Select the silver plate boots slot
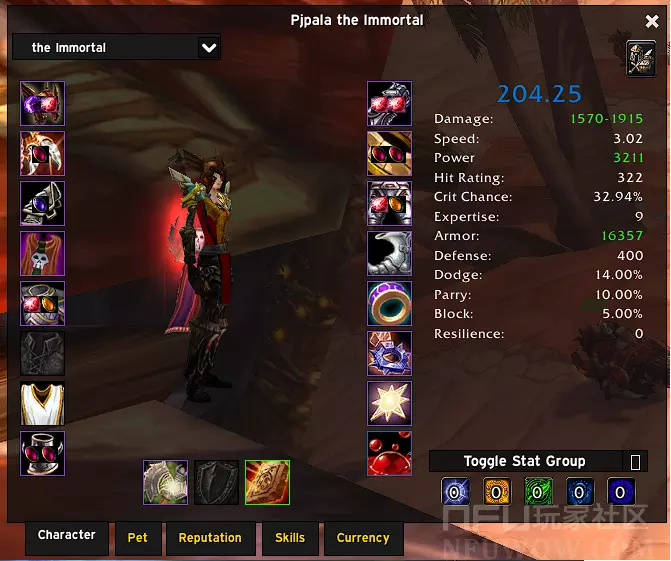The height and width of the screenshot is (561, 671). coord(389,254)
